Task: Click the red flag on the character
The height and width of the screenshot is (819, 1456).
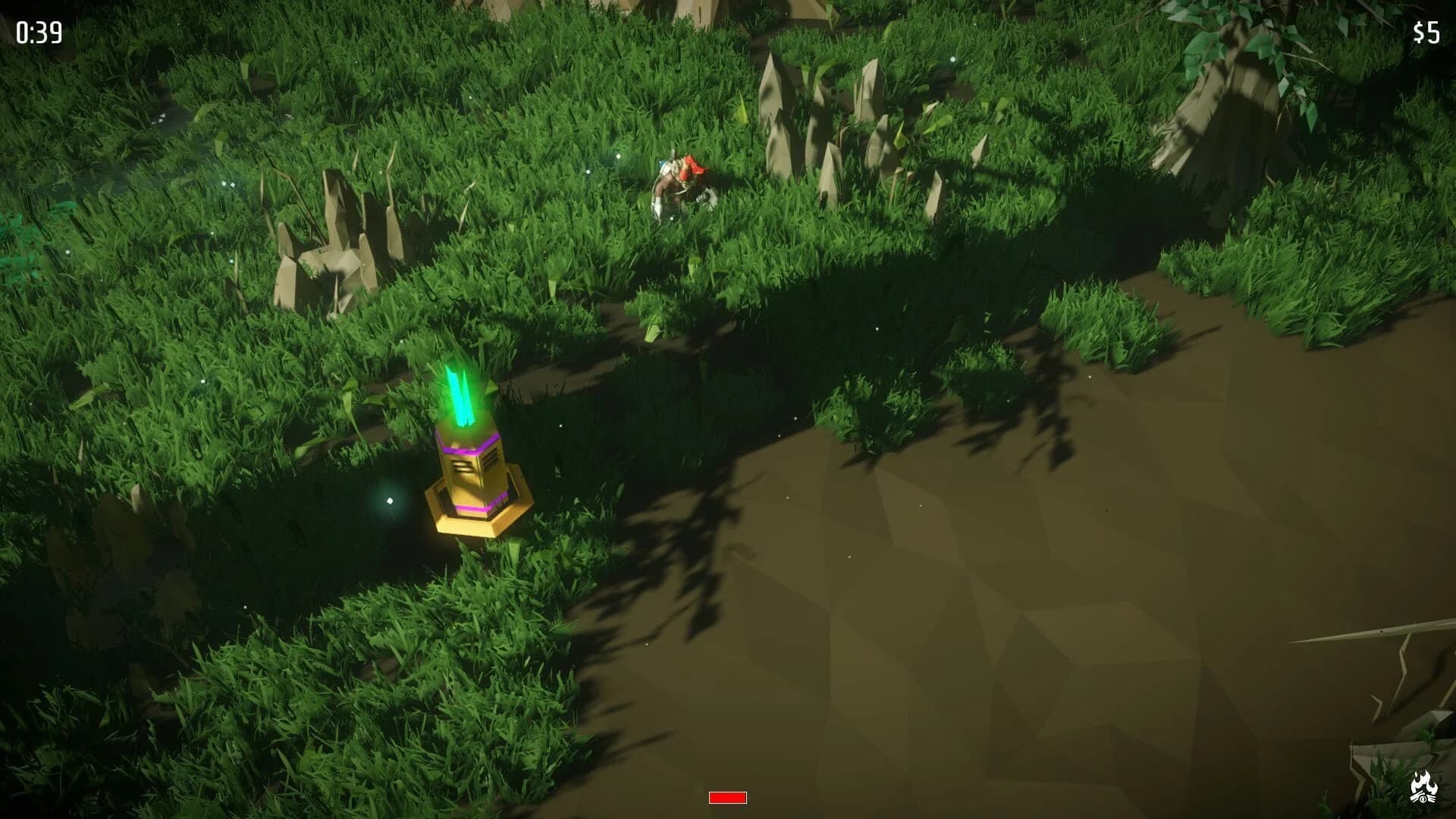Action: click(694, 167)
